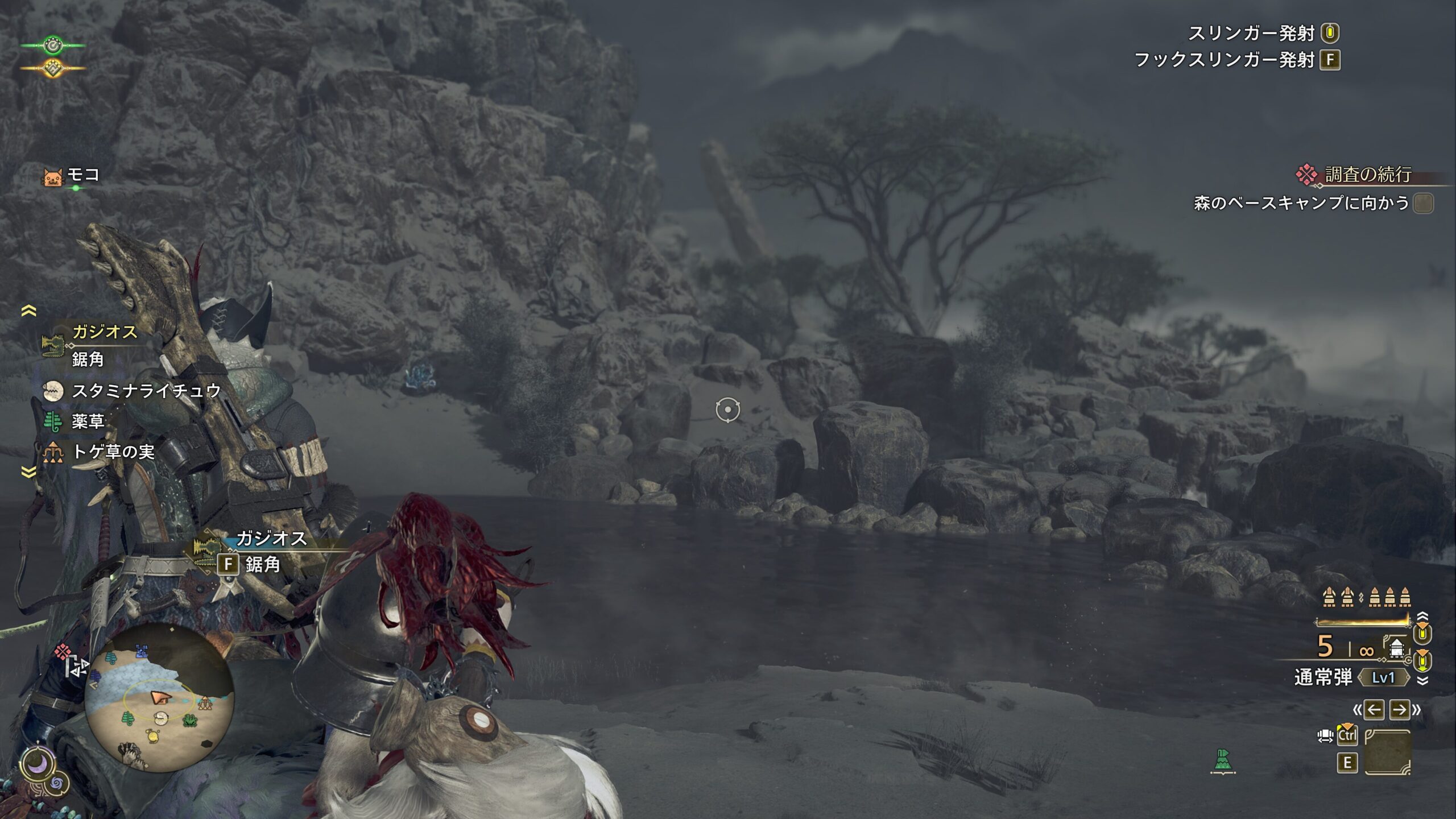Select the 通常弾 Lv1 ammo selector
1456x819 pixels.
(x=1351, y=677)
